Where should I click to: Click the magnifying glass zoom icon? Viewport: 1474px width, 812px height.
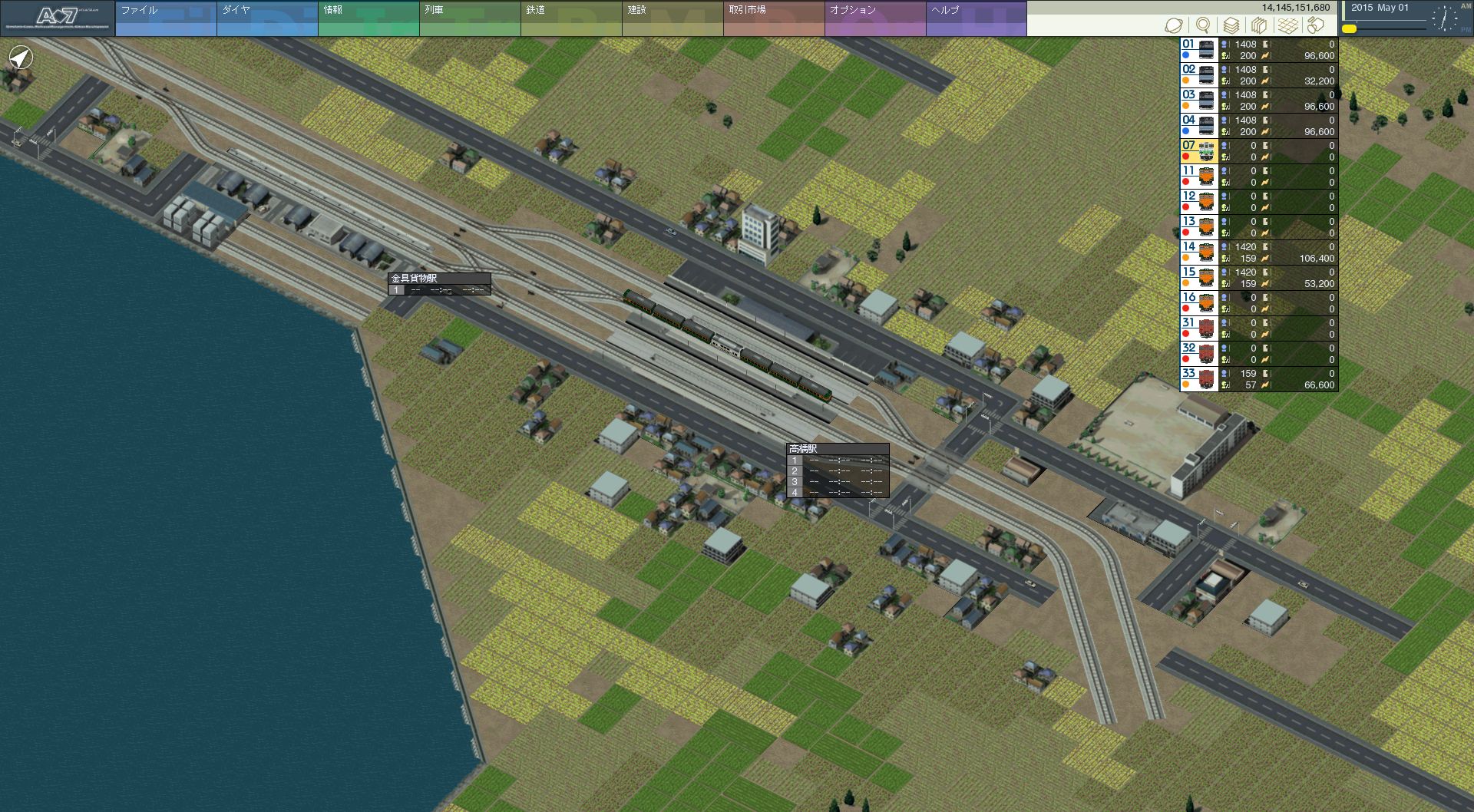(1203, 25)
